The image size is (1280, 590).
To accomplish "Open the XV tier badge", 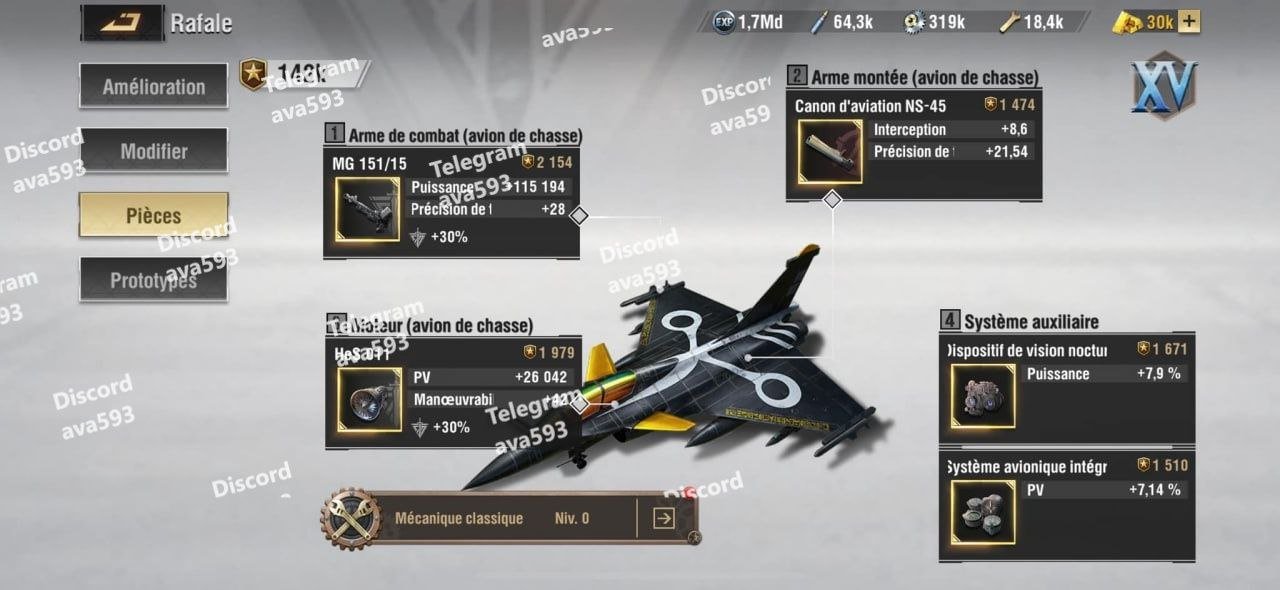I will tap(1164, 86).
